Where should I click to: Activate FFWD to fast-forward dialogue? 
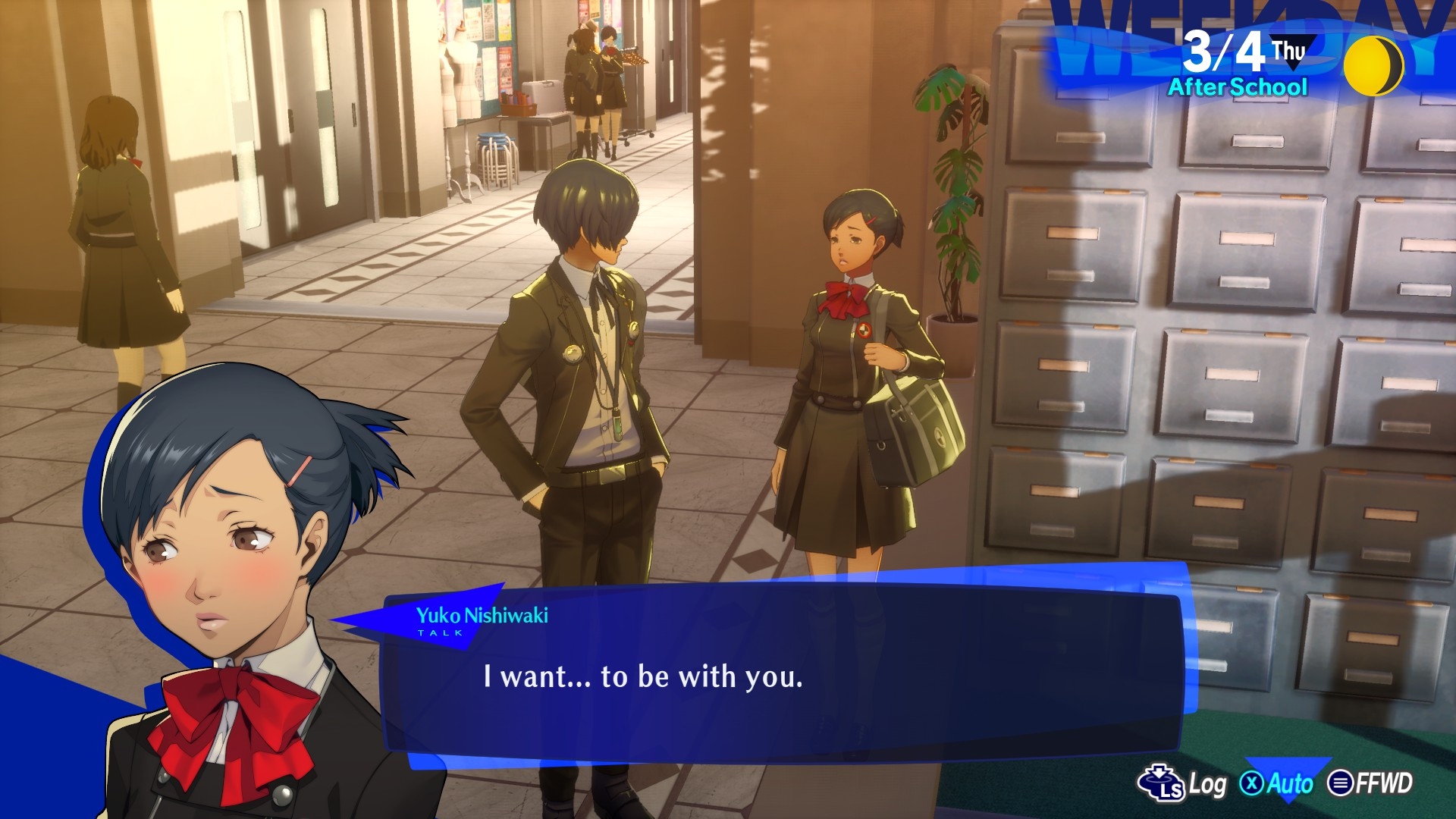click(1371, 783)
